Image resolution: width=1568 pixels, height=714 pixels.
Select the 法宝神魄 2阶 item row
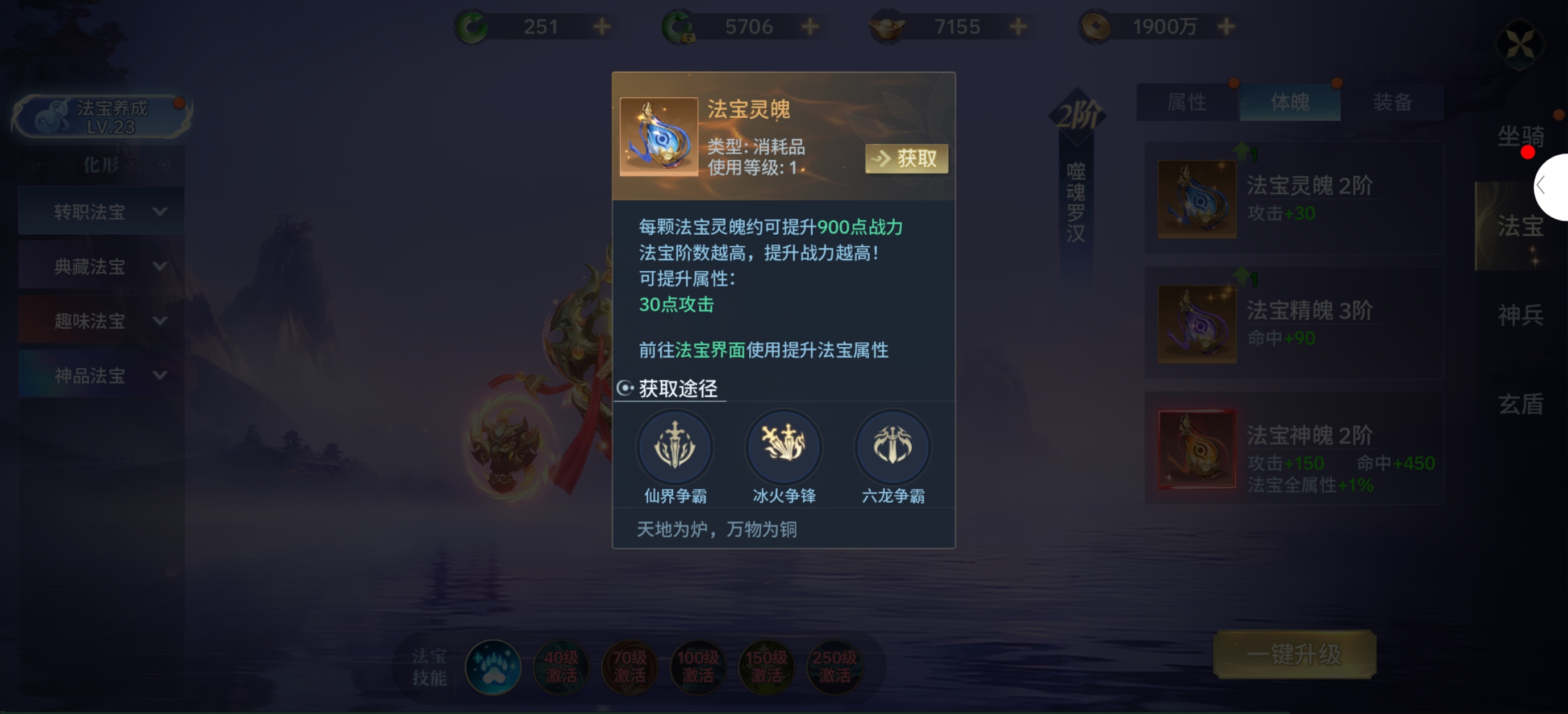tap(1294, 449)
